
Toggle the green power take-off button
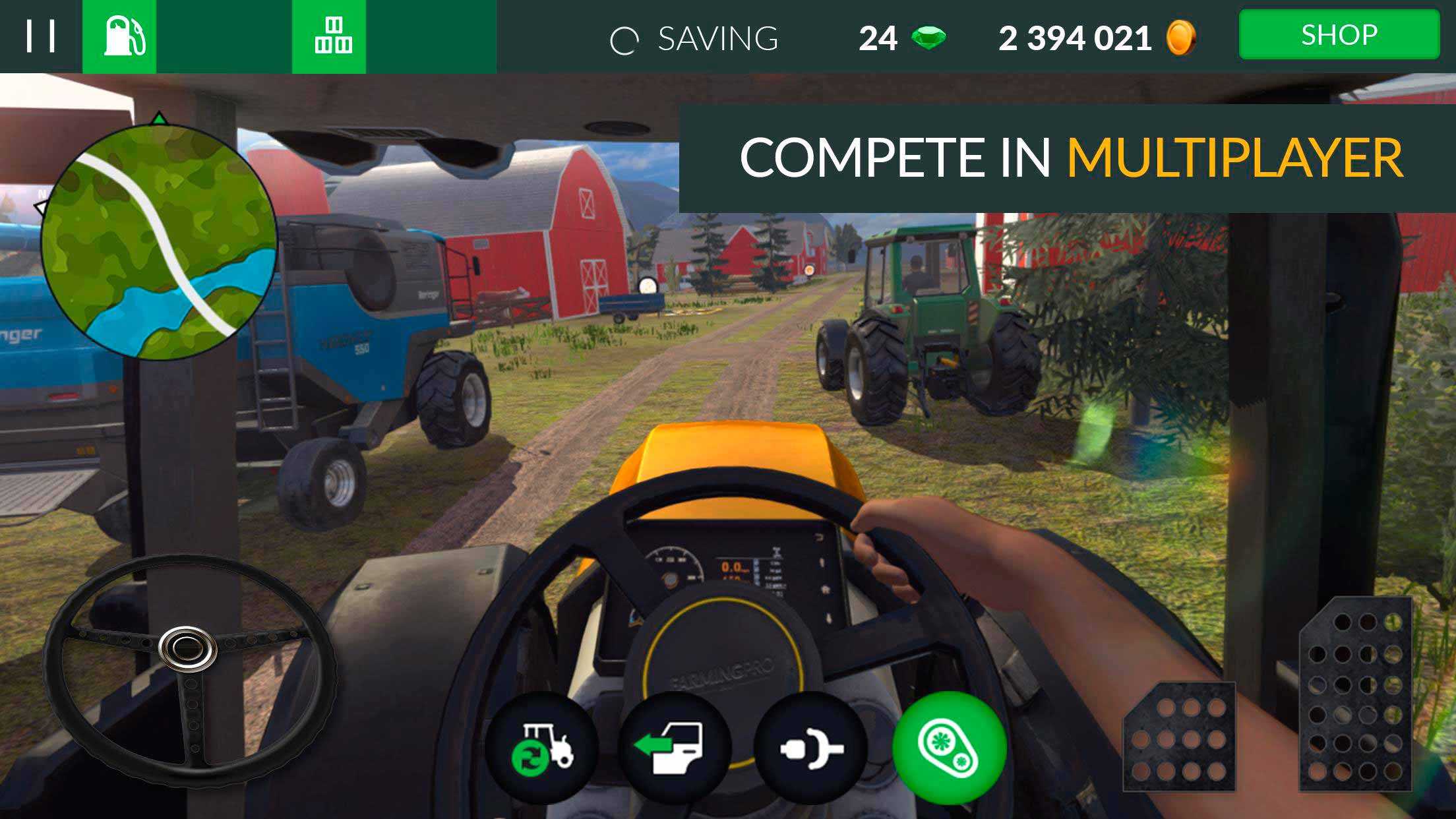[949, 748]
